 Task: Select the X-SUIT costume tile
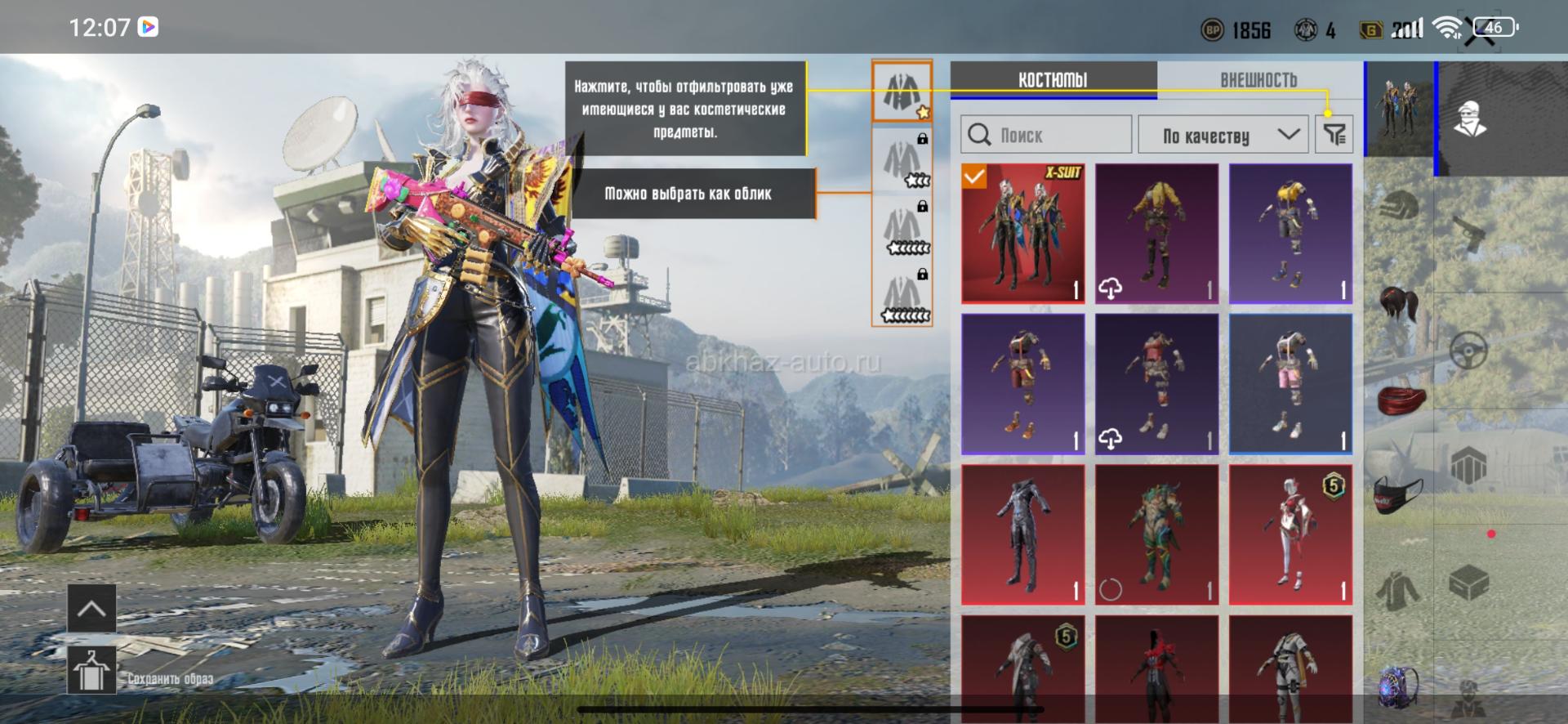click(1022, 233)
